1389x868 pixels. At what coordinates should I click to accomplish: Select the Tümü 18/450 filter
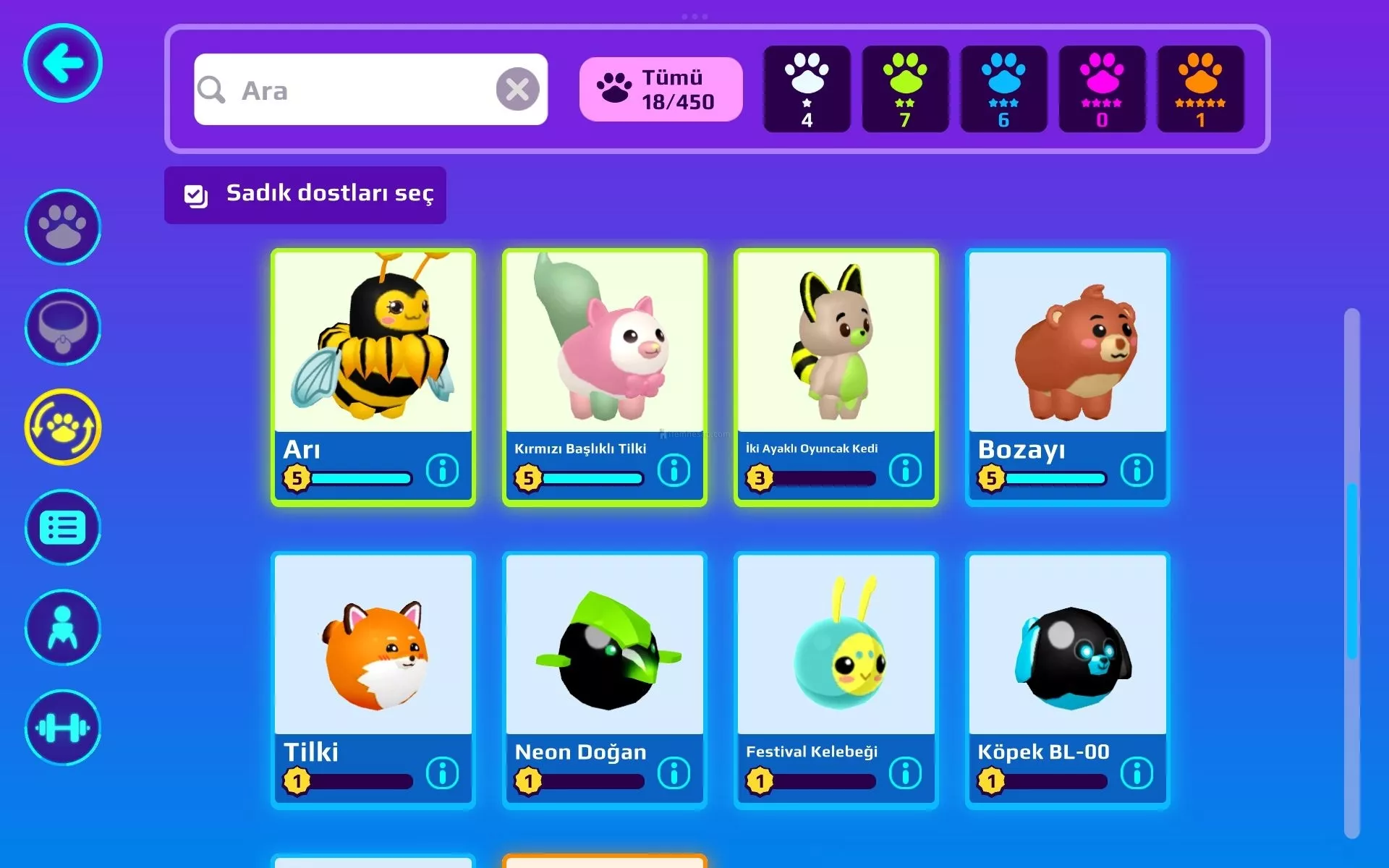pos(660,90)
